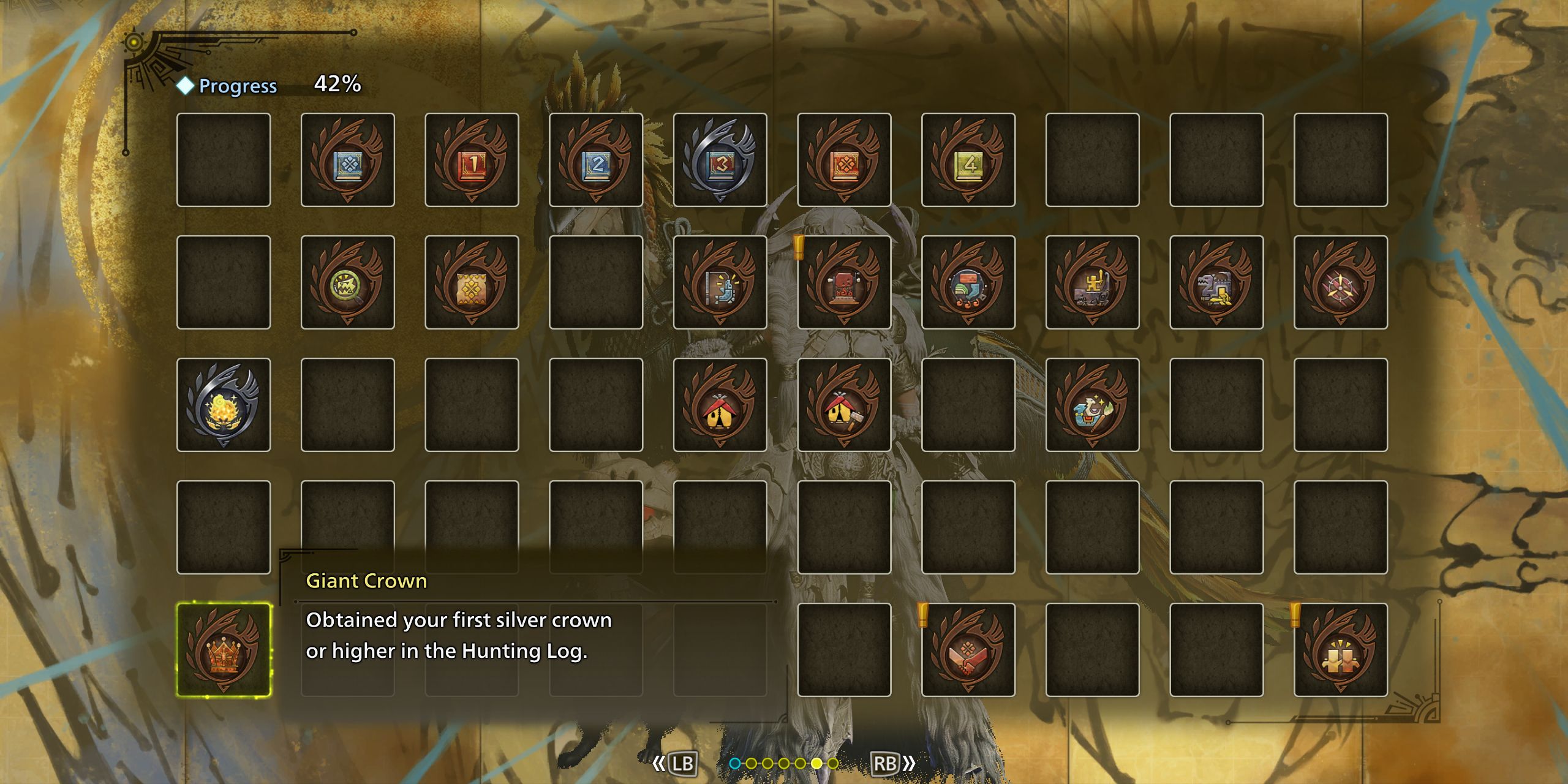Select the purple monster head medal

[x=1216, y=282]
